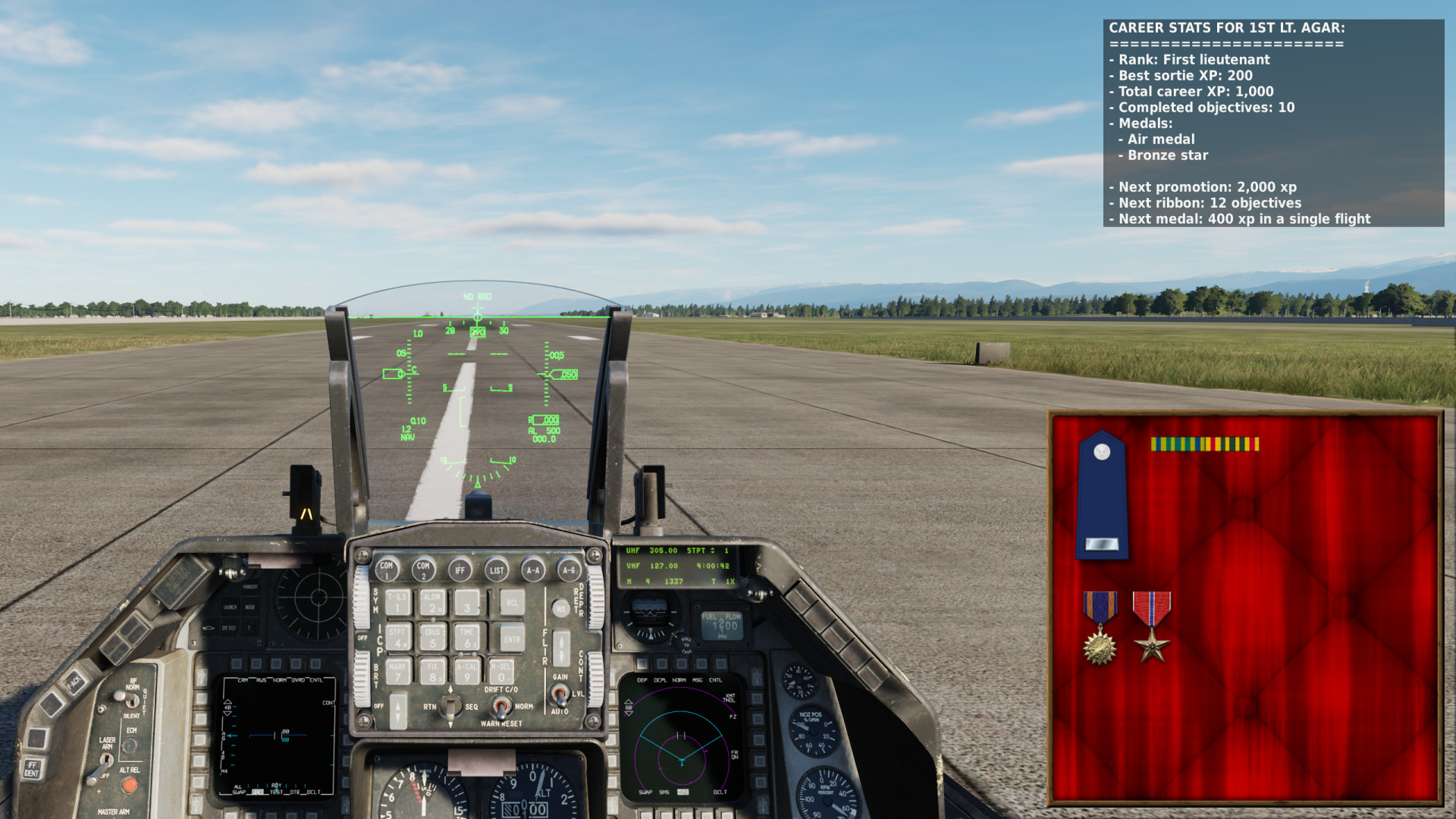Image resolution: width=1456 pixels, height=819 pixels.
Task: Click the WX button on the ICP
Action: click(x=560, y=608)
